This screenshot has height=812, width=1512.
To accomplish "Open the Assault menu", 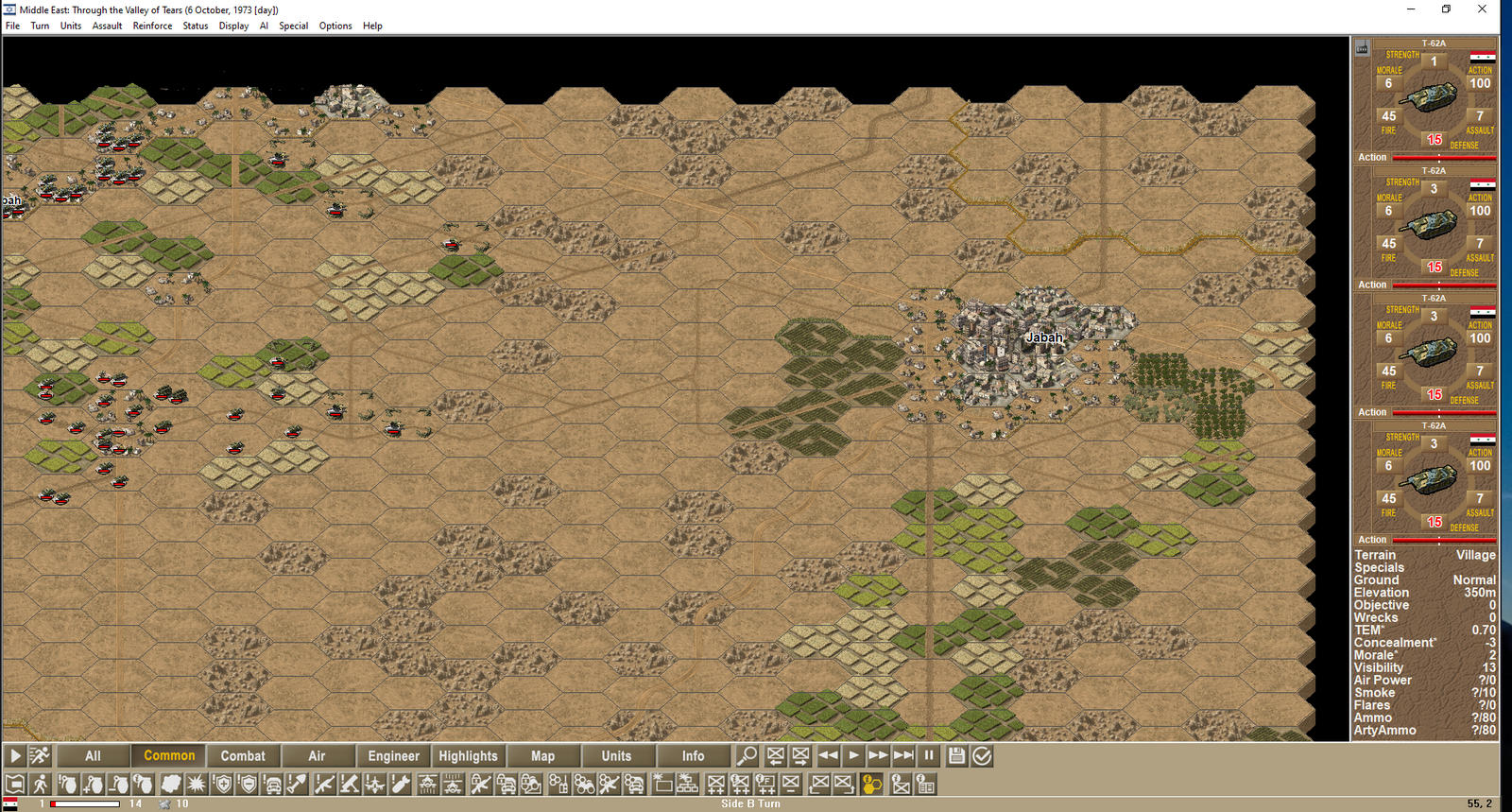I will [x=107, y=26].
